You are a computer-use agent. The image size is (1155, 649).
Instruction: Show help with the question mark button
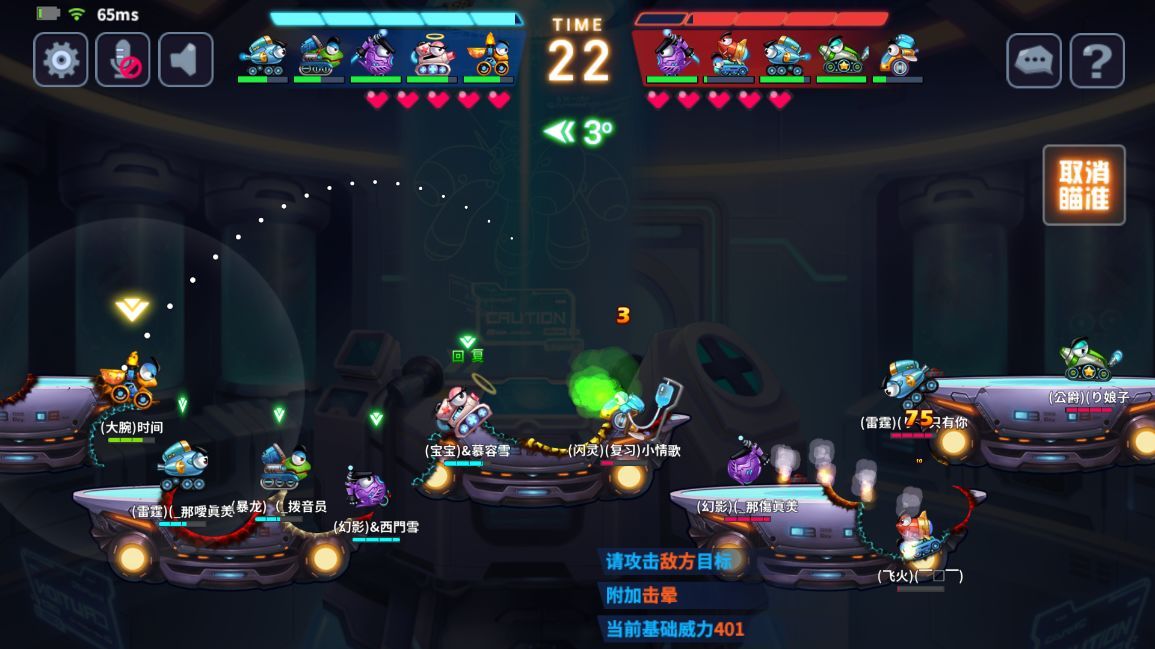click(1097, 61)
